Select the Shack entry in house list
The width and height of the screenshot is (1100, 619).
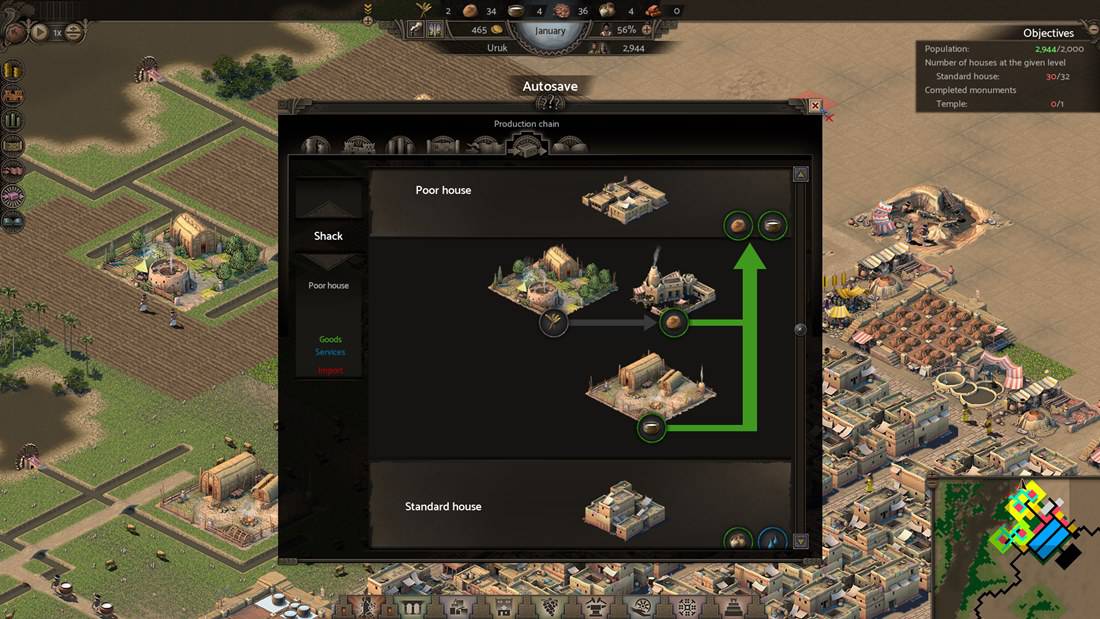coord(328,236)
